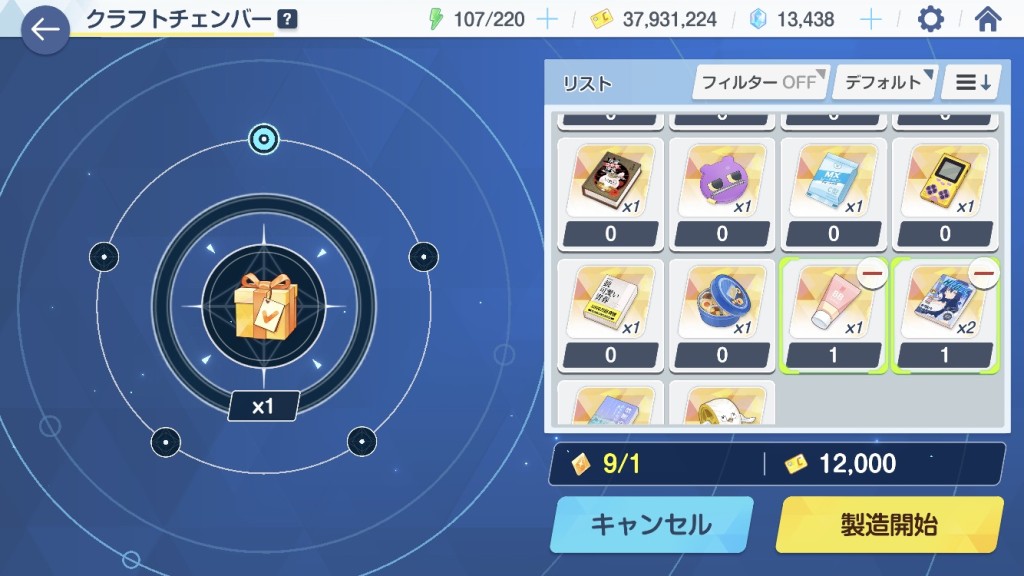1024x576 pixels.
Task: Return to the home screen
Action: (x=988, y=19)
